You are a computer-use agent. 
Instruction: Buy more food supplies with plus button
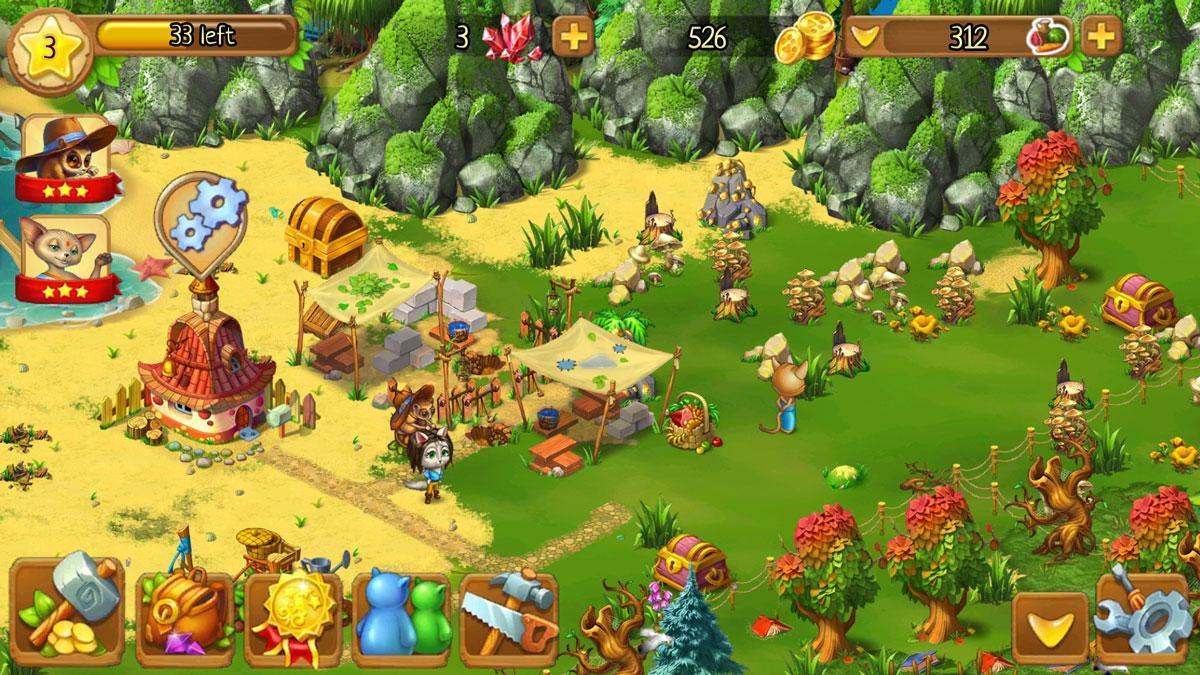click(1099, 38)
